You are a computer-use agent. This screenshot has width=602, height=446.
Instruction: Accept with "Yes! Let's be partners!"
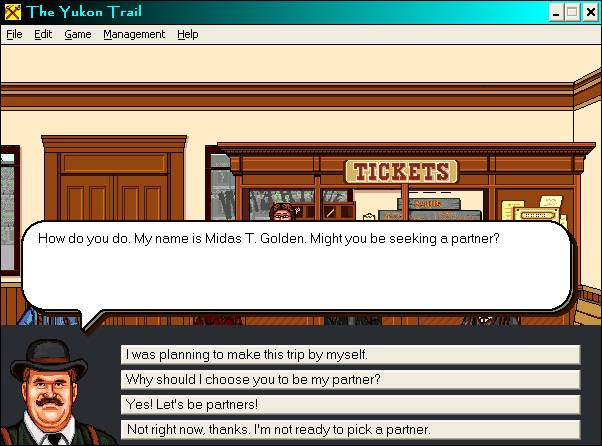click(x=350, y=404)
